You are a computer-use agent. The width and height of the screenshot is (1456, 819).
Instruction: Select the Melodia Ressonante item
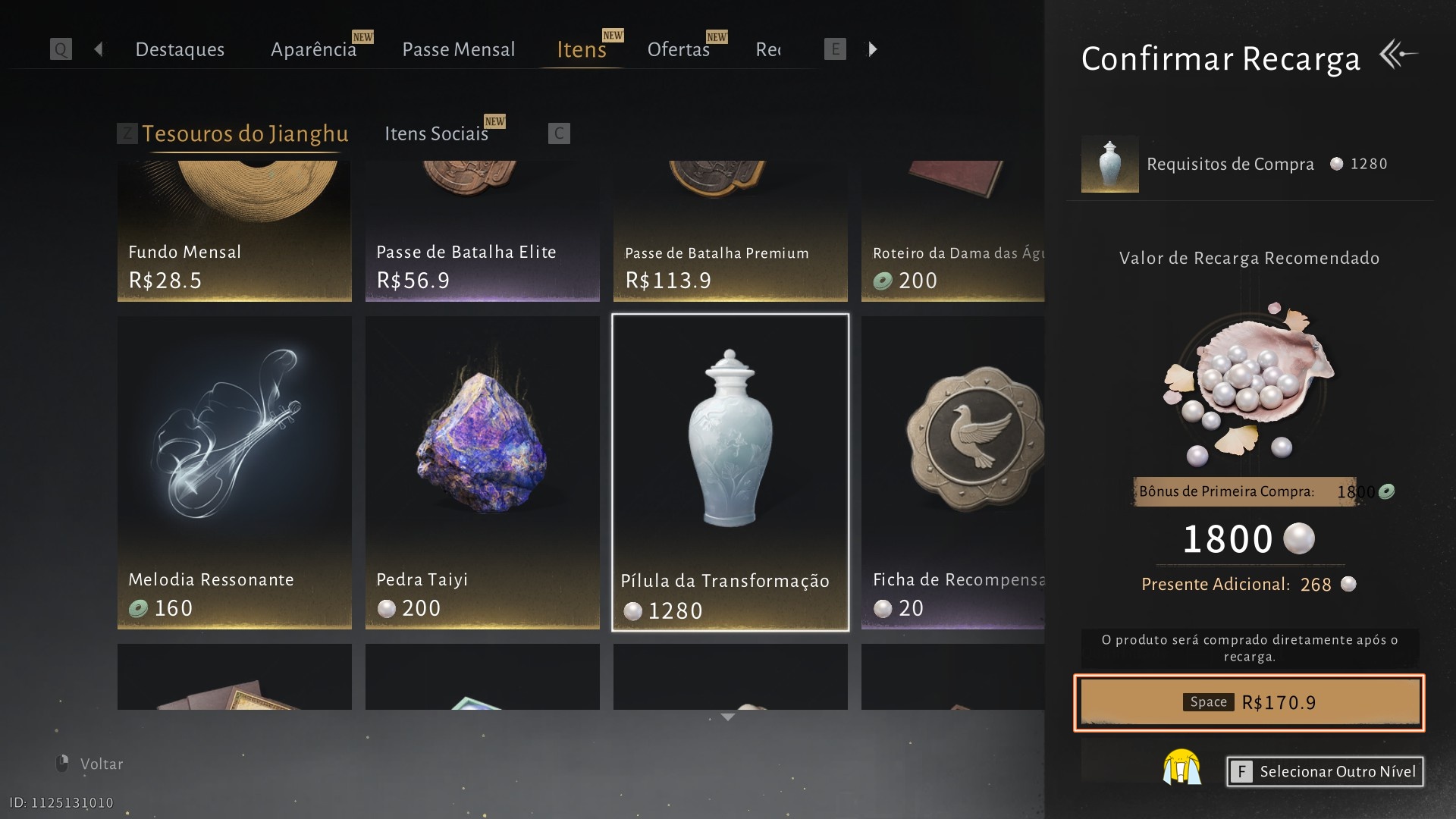click(234, 472)
